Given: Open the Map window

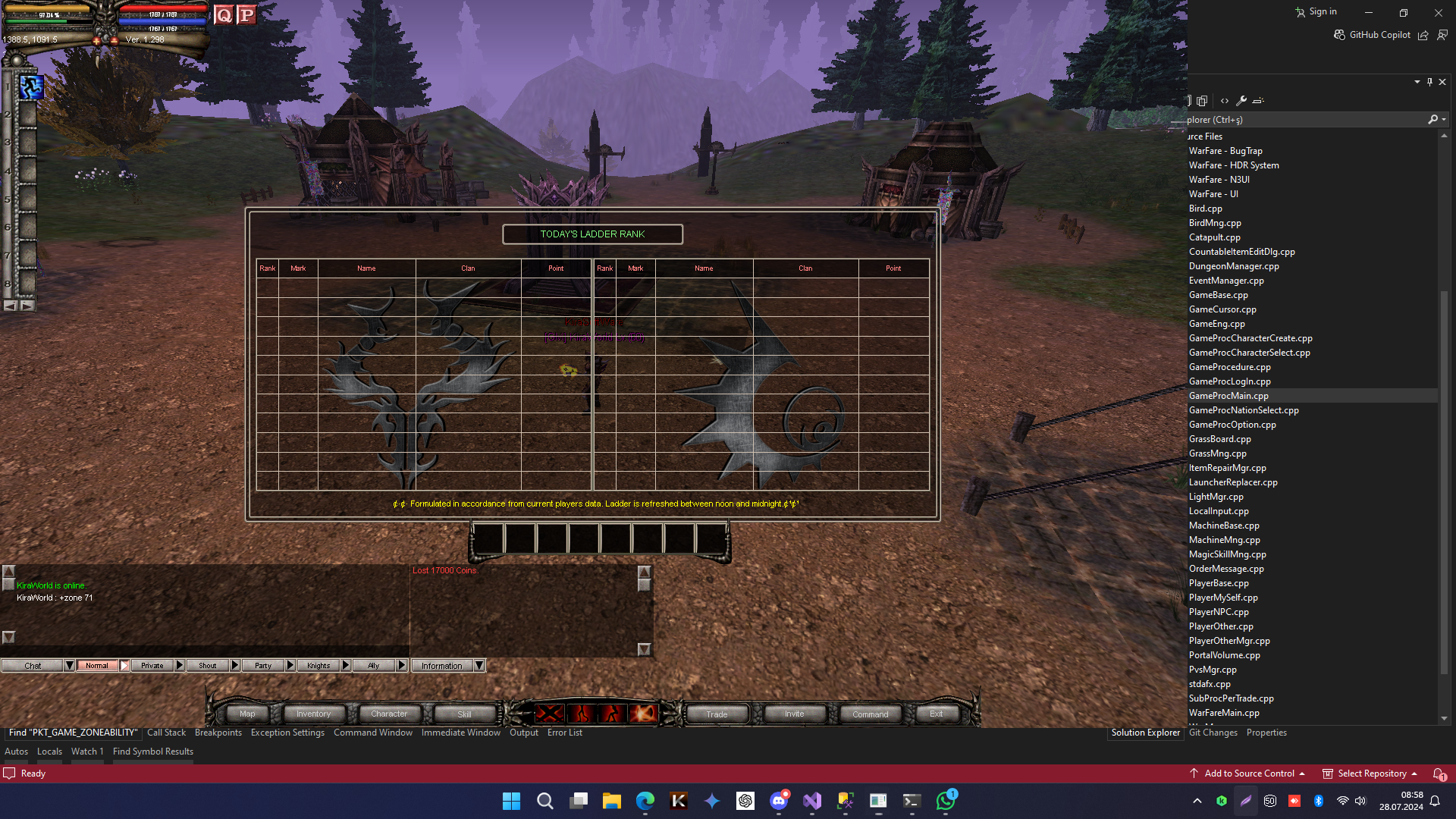Looking at the screenshot, I should [x=247, y=714].
